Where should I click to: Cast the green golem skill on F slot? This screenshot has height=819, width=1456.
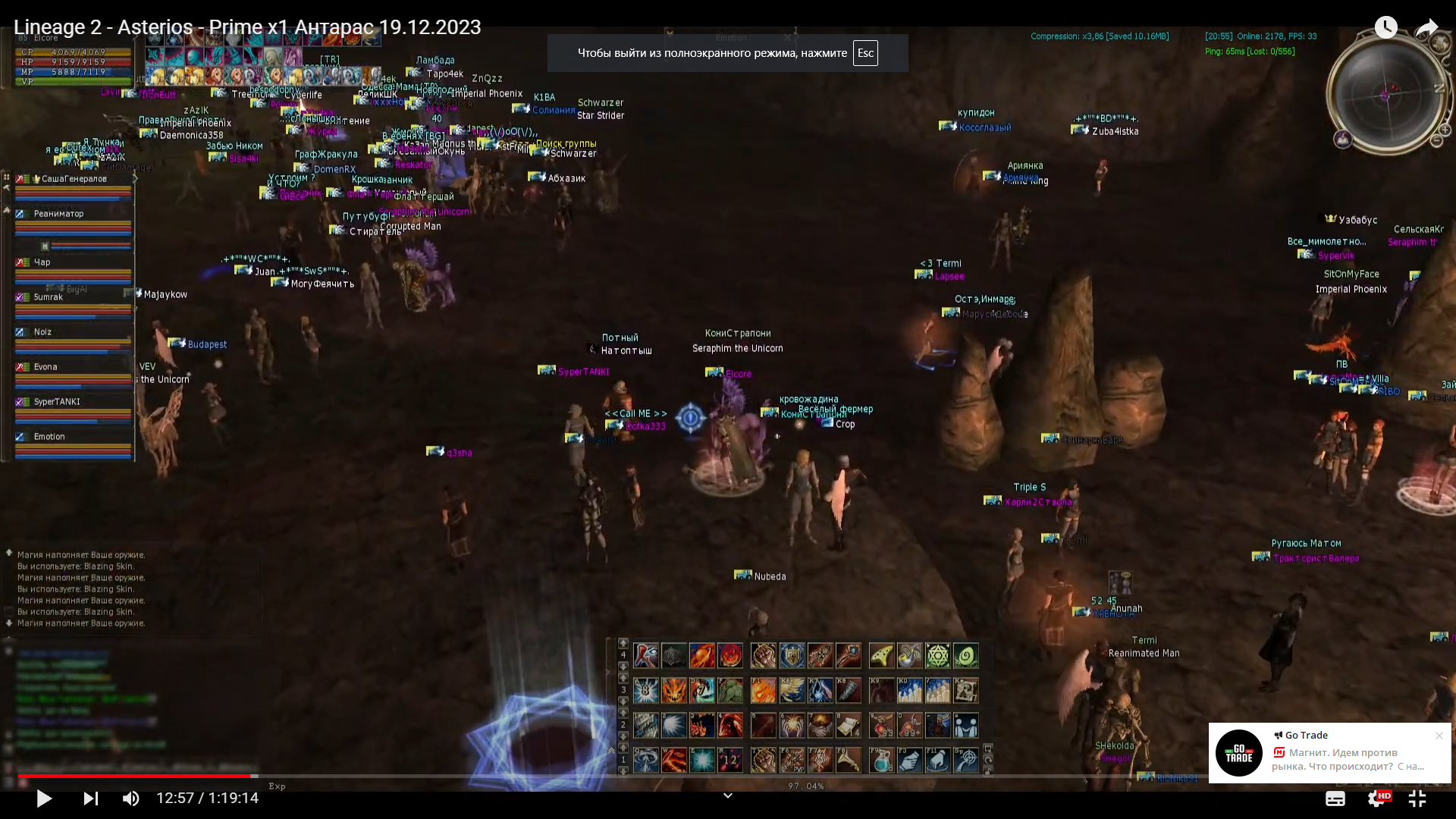730,691
